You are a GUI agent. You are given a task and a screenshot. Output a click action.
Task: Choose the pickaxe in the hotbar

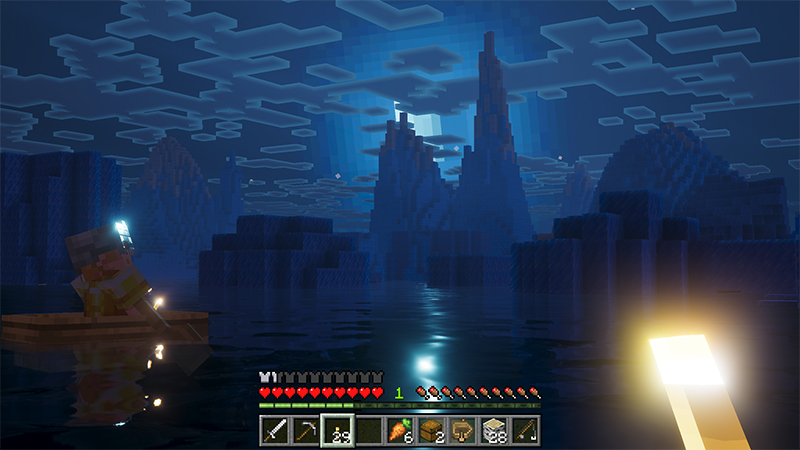pyautogui.click(x=306, y=430)
